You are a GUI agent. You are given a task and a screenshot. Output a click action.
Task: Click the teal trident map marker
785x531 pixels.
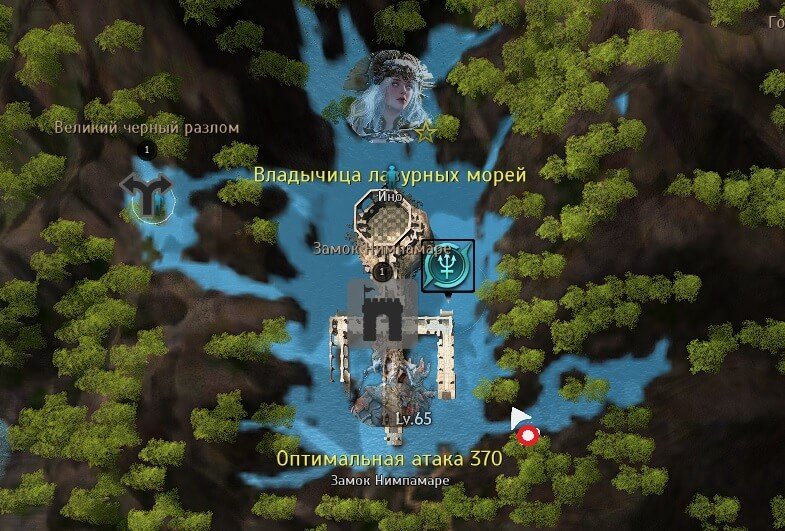click(x=447, y=266)
